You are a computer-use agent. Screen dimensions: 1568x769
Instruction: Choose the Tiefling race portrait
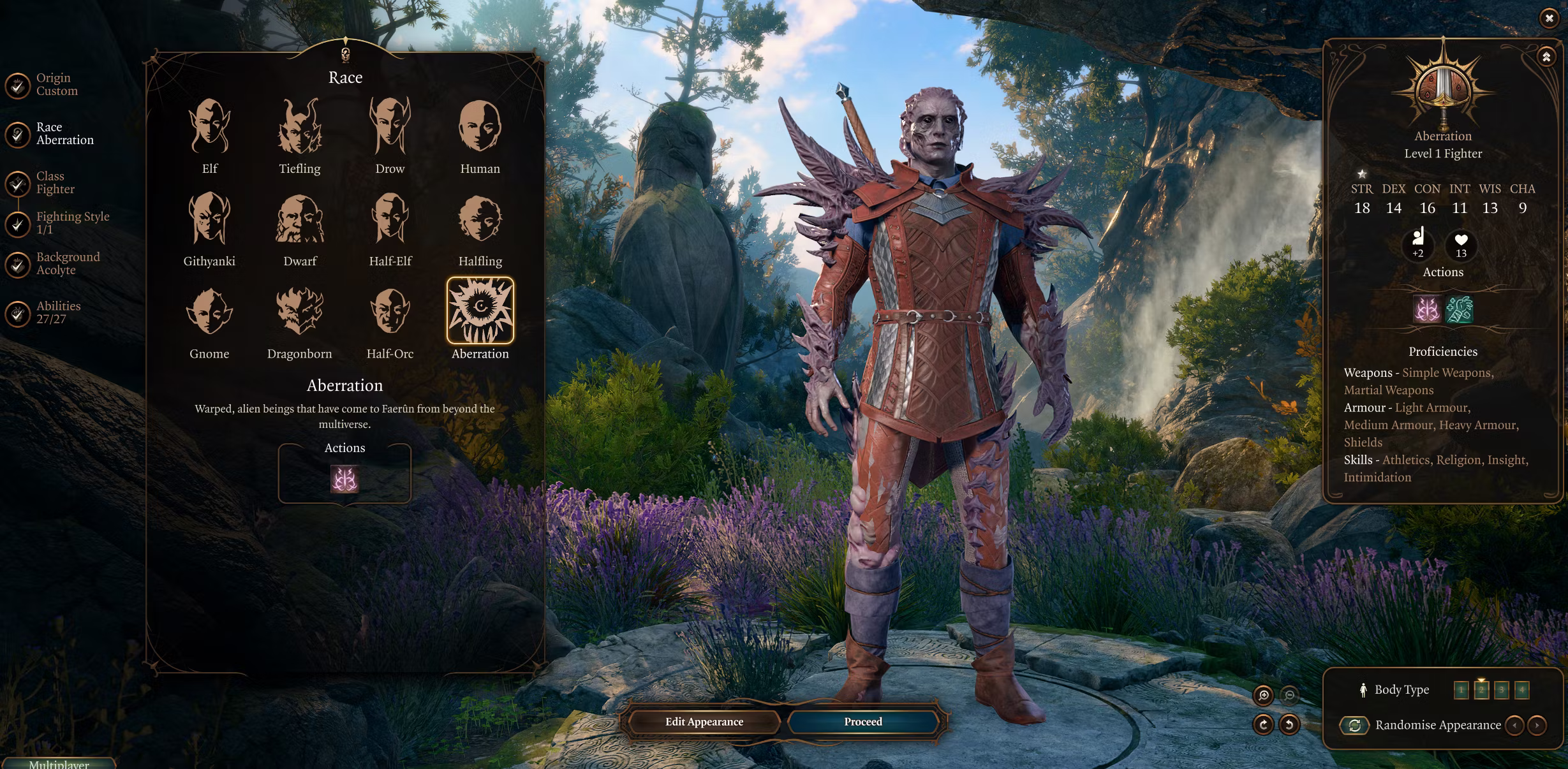pyautogui.click(x=299, y=128)
